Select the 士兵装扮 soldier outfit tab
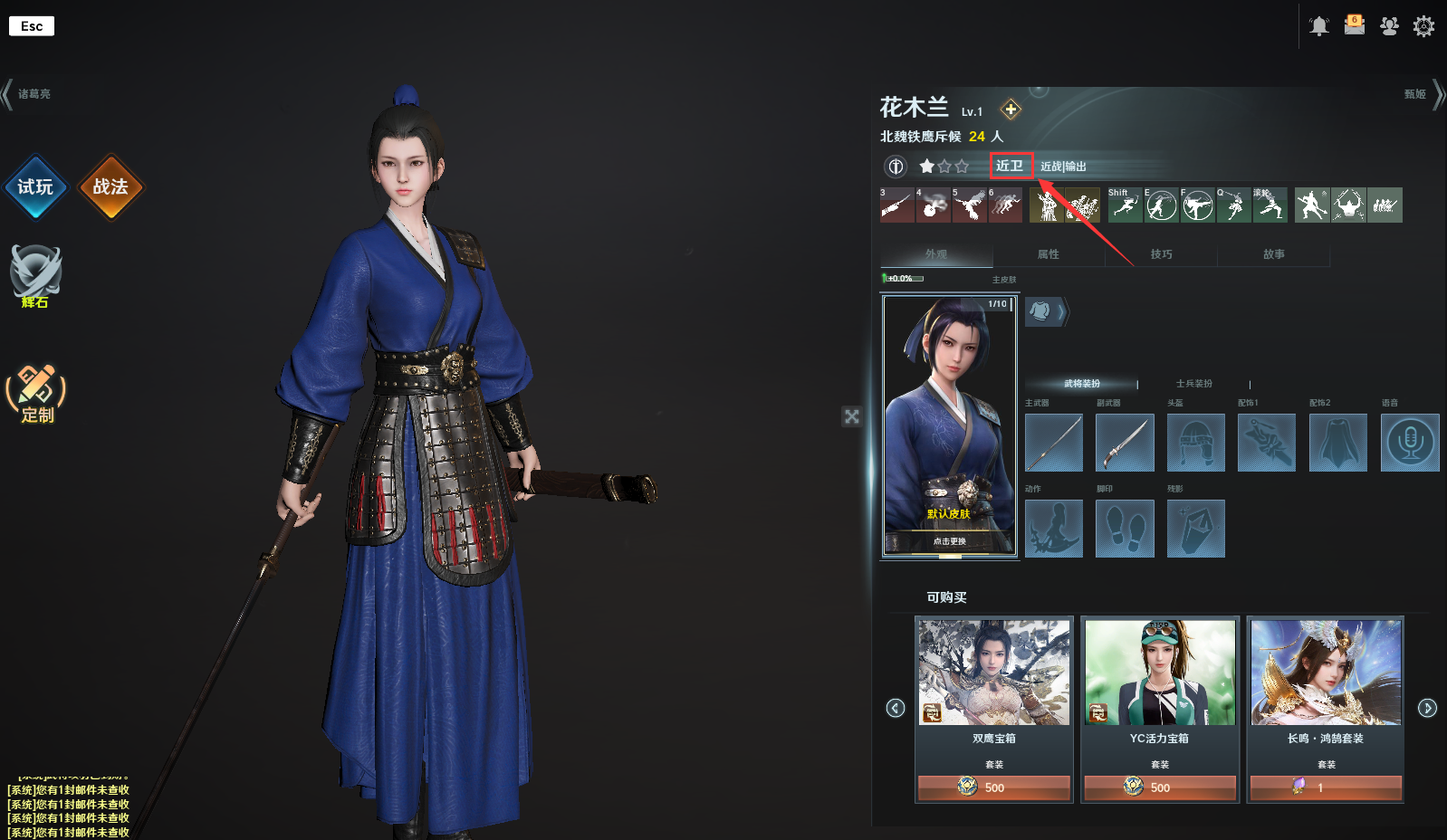Screen dimensions: 1447x840 click(1193, 384)
